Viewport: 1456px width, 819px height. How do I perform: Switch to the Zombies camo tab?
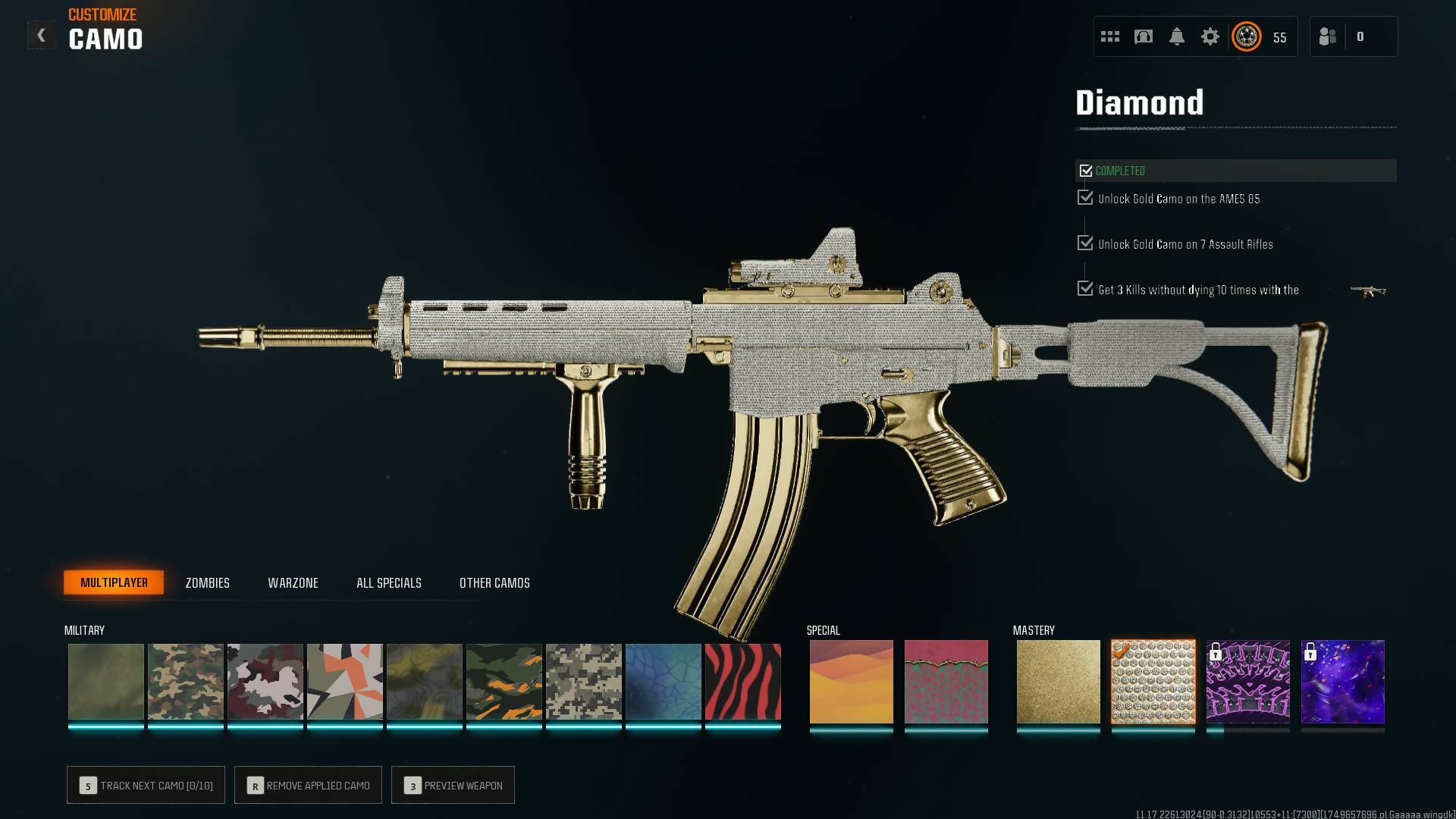pos(207,582)
